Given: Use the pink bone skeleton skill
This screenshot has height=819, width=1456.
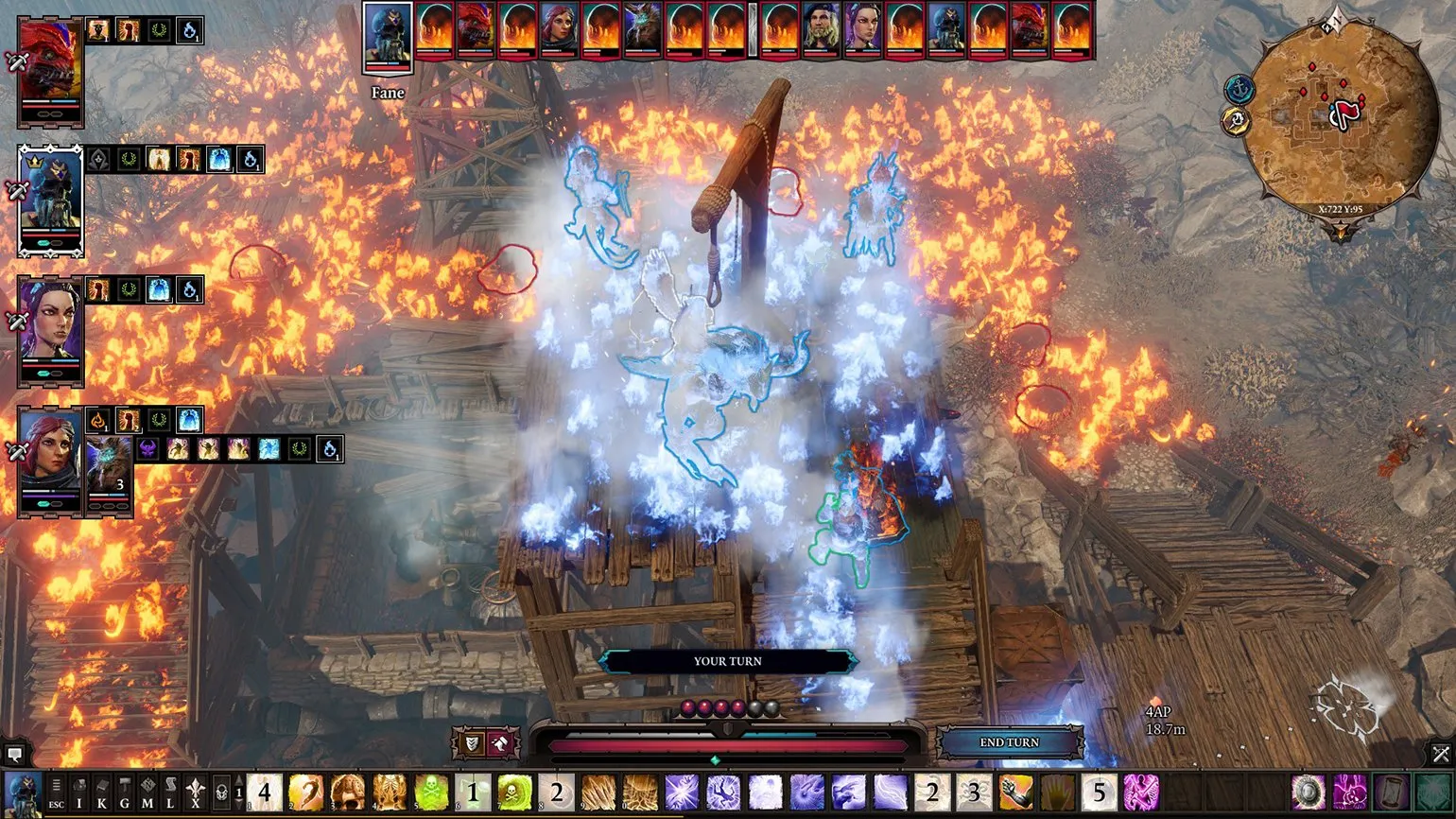Looking at the screenshot, I should (x=1140, y=793).
